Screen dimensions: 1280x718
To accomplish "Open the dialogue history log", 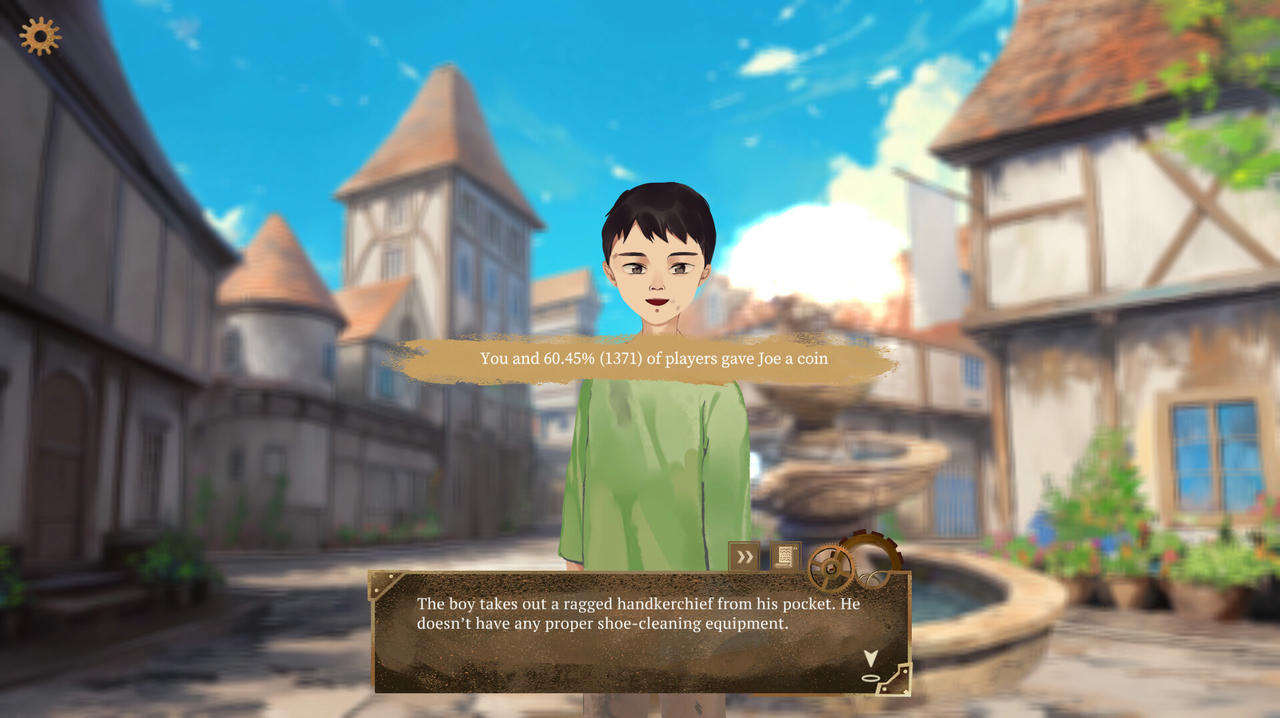I will pyautogui.click(x=785, y=556).
